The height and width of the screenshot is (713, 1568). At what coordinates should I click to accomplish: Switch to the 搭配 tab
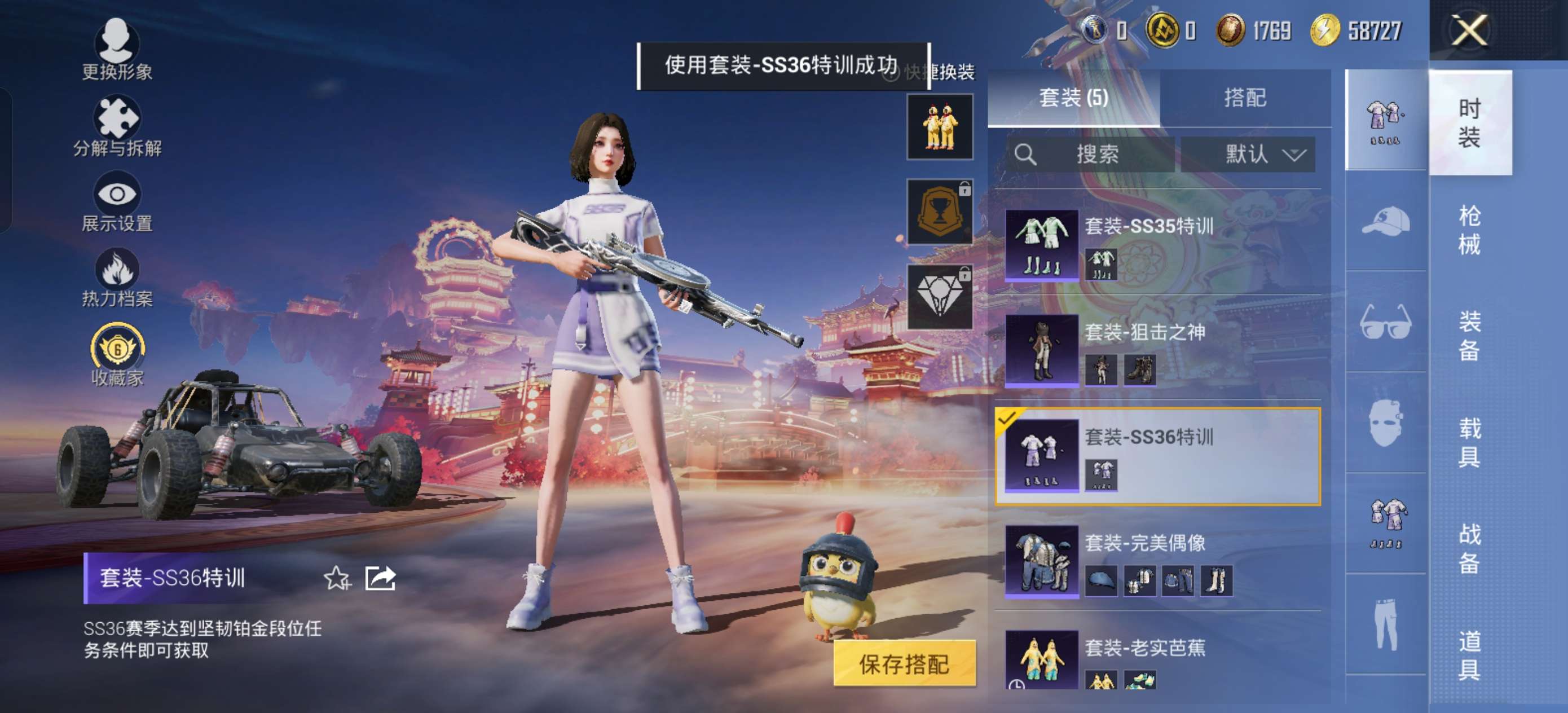click(1247, 98)
